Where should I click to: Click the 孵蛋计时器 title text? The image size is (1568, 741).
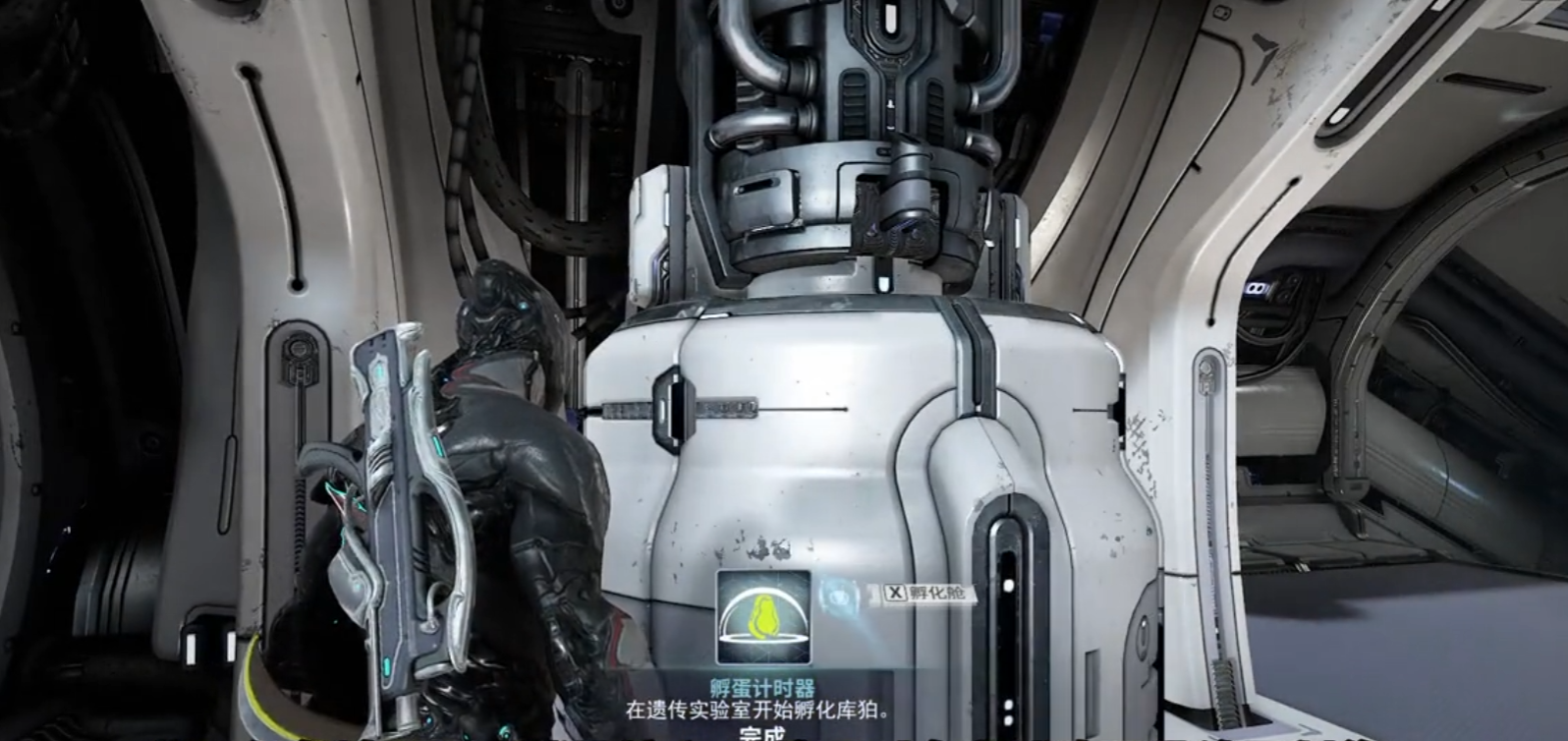pos(761,686)
